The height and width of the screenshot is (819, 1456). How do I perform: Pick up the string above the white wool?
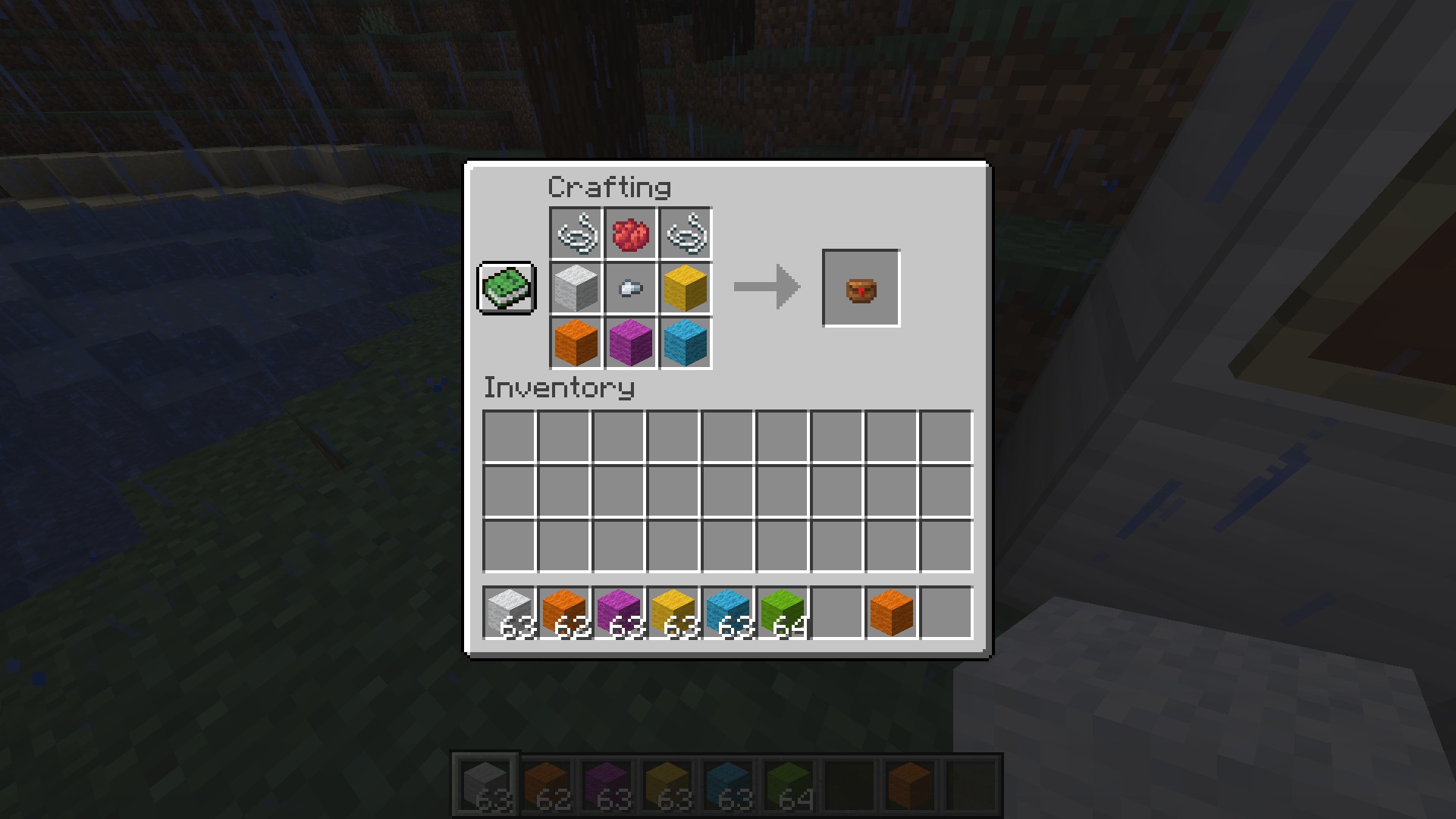pos(576,234)
